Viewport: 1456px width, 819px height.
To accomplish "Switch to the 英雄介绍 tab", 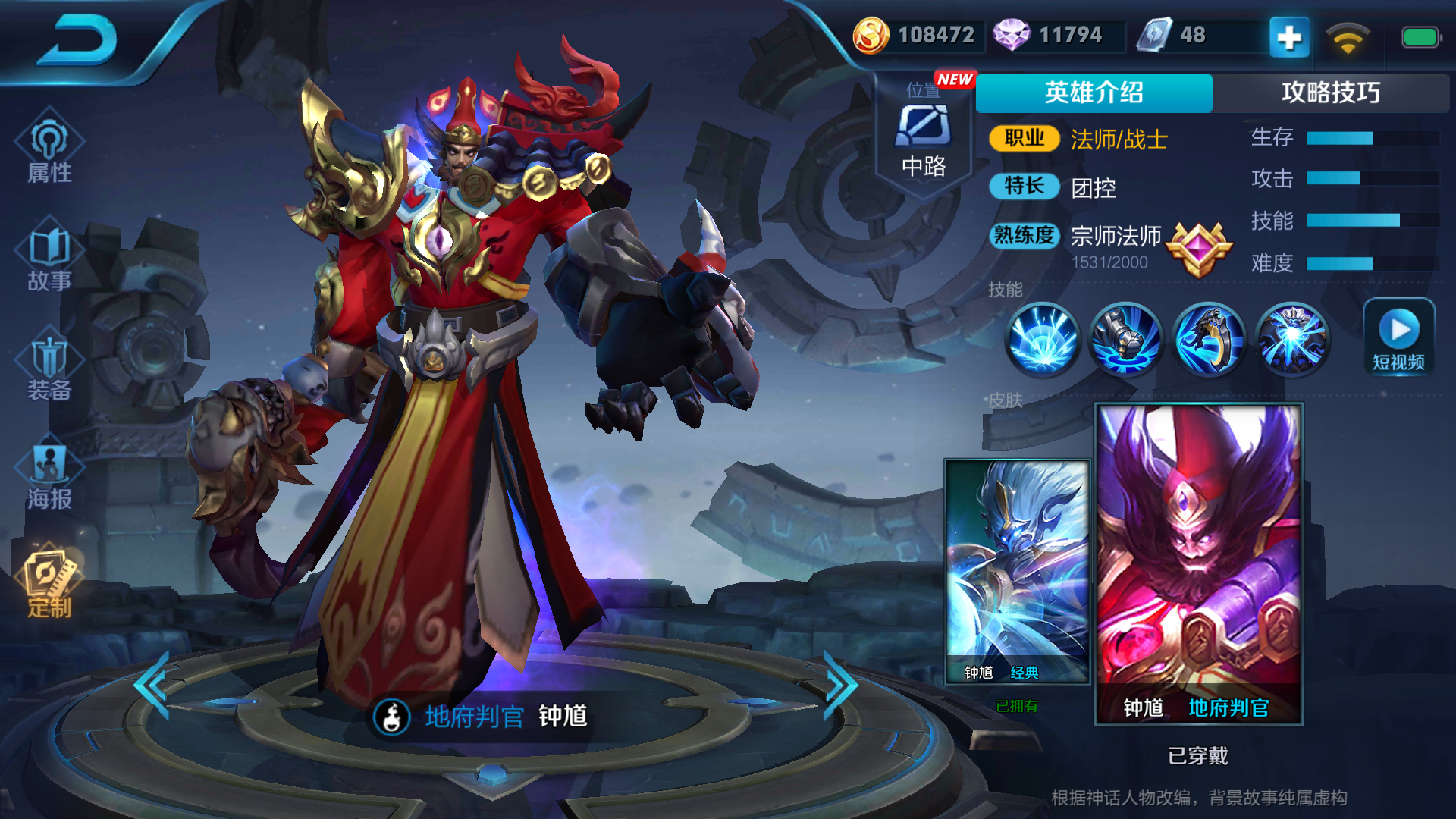I will [1094, 93].
